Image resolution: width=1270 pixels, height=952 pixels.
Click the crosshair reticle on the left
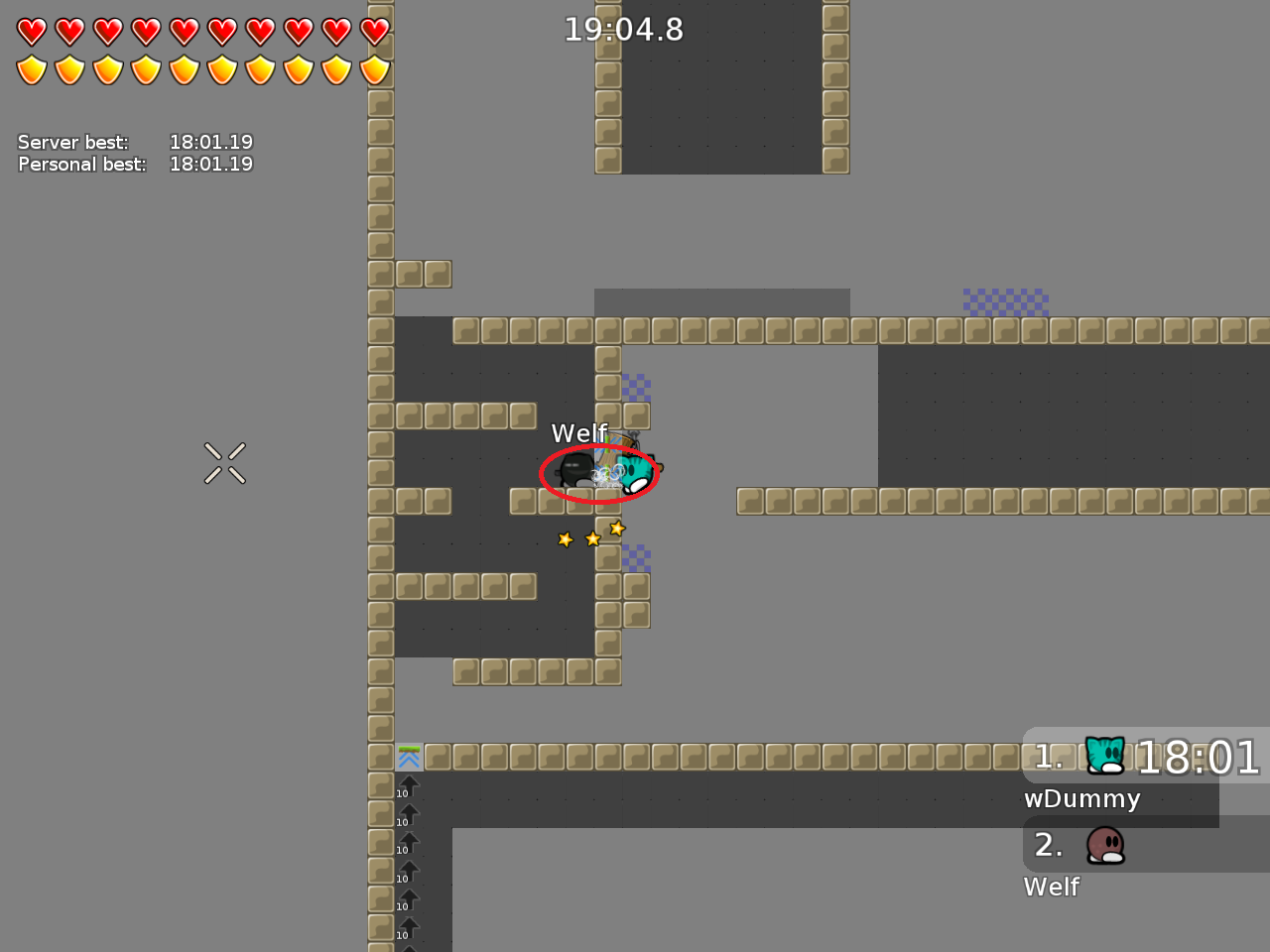(224, 463)
